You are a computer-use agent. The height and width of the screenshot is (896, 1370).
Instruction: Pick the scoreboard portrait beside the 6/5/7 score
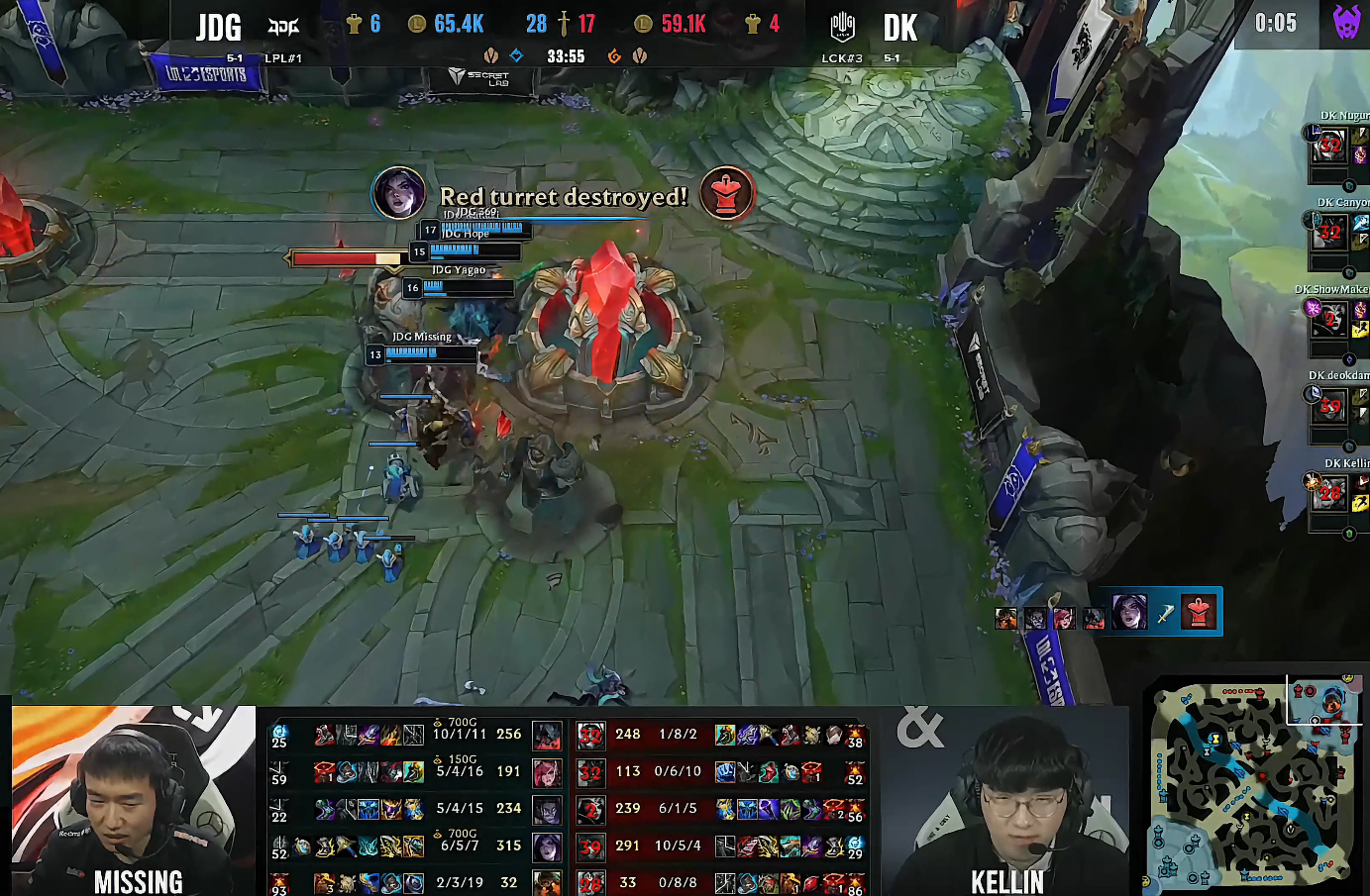tap(547, 846)
